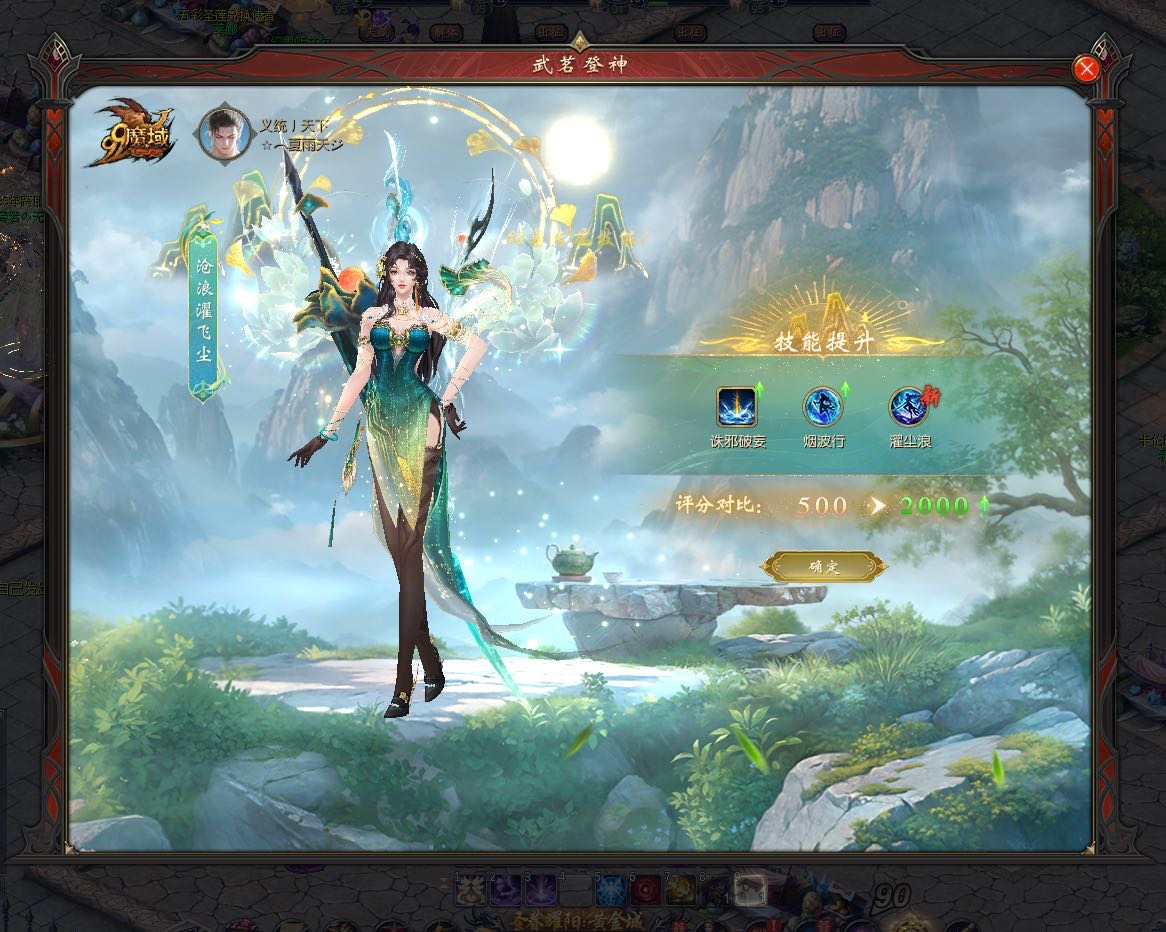Click the player portrait avatar
This screenshot has width=1166, height=932.
[225, 133]
